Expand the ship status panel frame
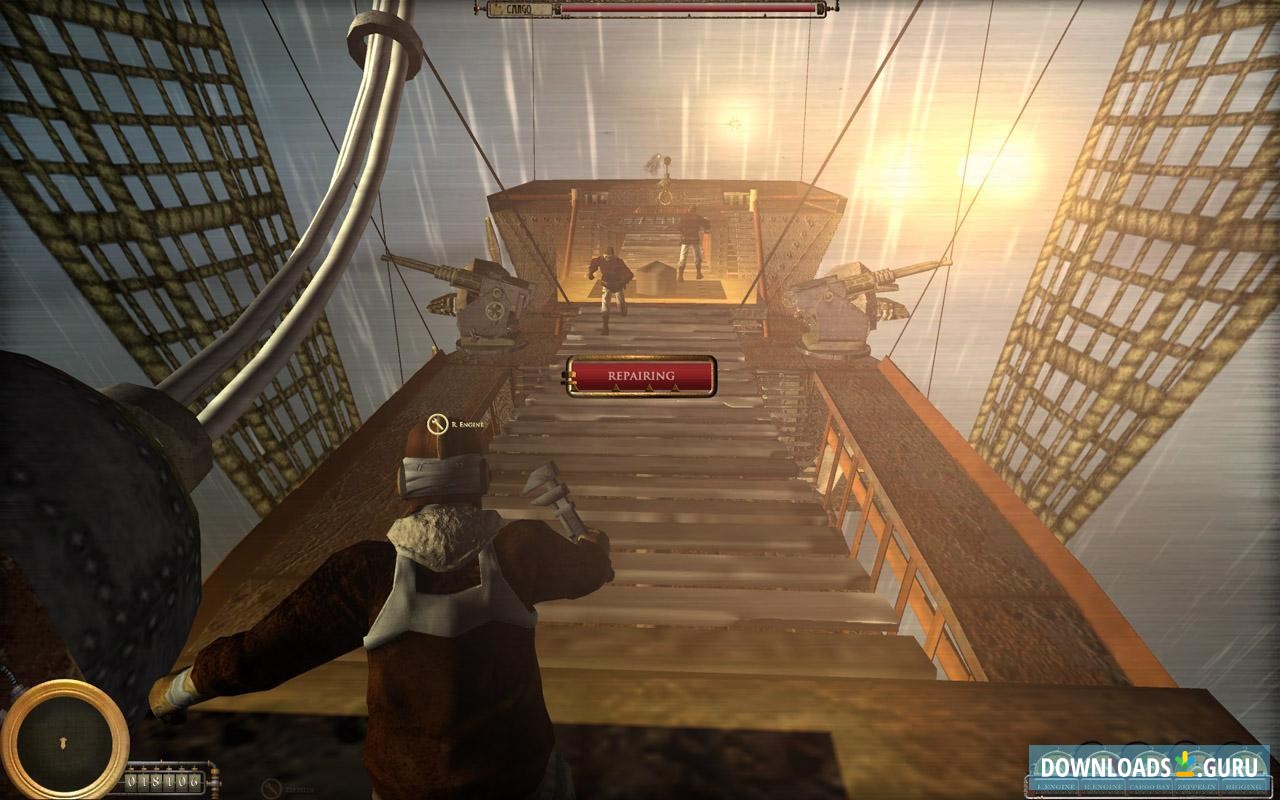1280x800 pixels. pyautogui.click(x=1150, y=770)
